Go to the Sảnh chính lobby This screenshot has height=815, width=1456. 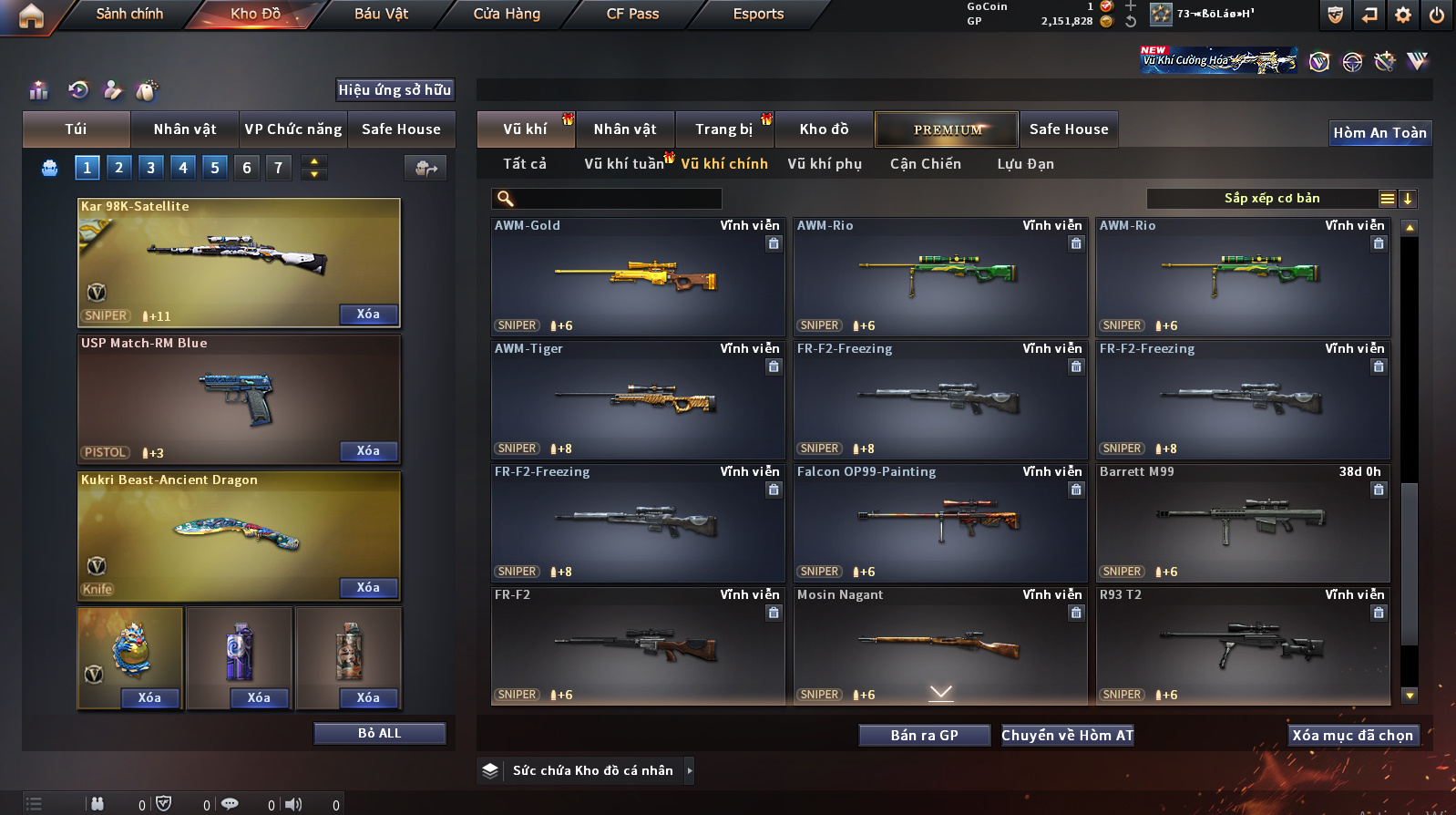tap(129, 14)
